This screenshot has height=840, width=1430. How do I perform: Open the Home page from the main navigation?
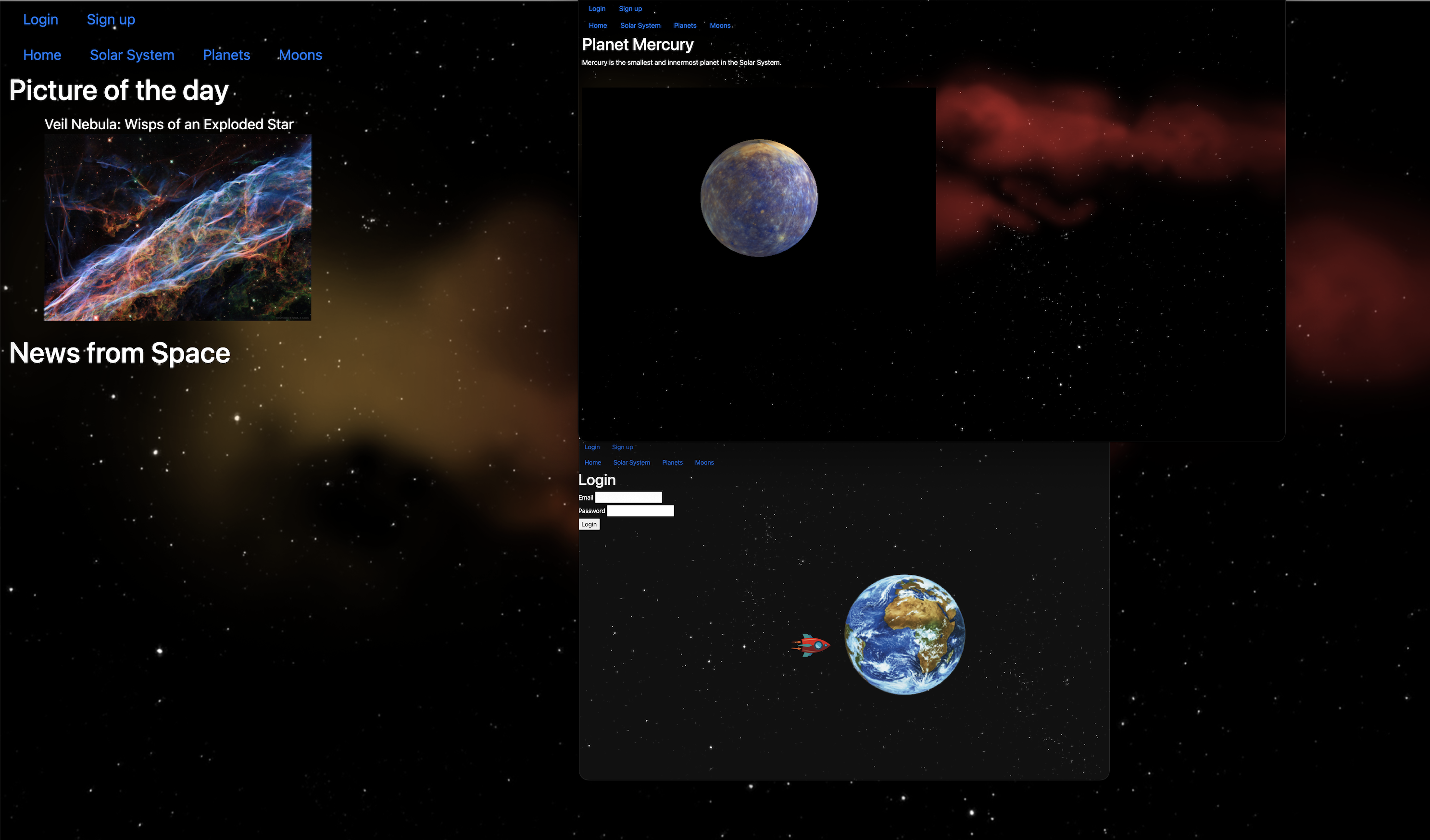(x=42, y=54)
